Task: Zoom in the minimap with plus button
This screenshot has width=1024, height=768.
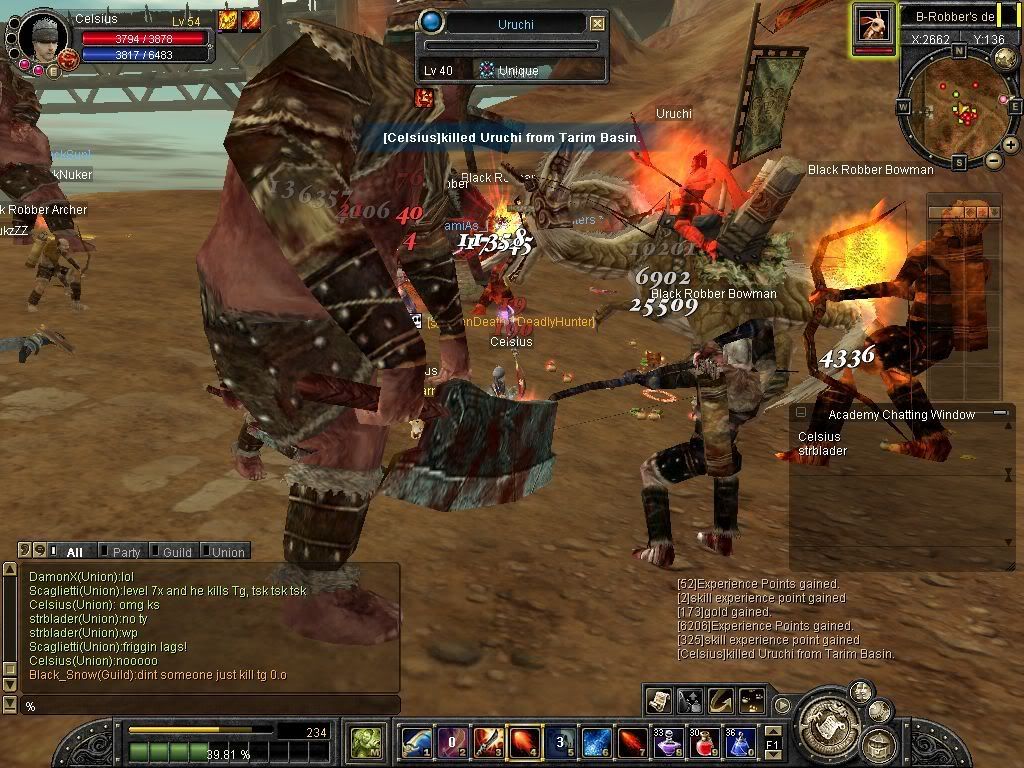Action: click(x=1011, y=145)
